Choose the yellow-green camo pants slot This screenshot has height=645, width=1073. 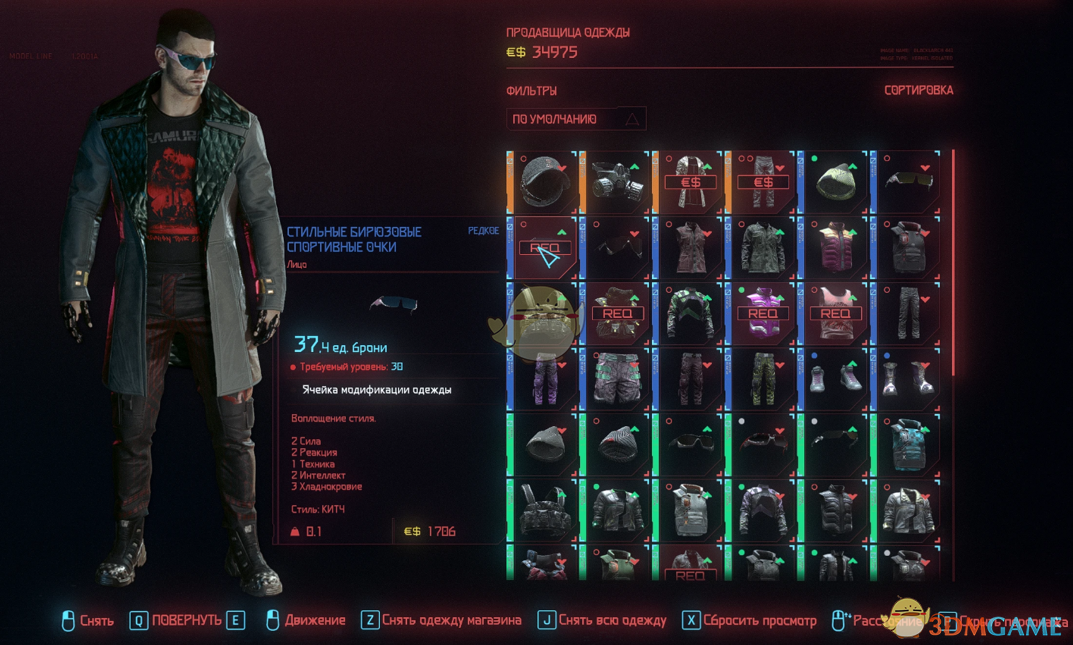[763, 378]
